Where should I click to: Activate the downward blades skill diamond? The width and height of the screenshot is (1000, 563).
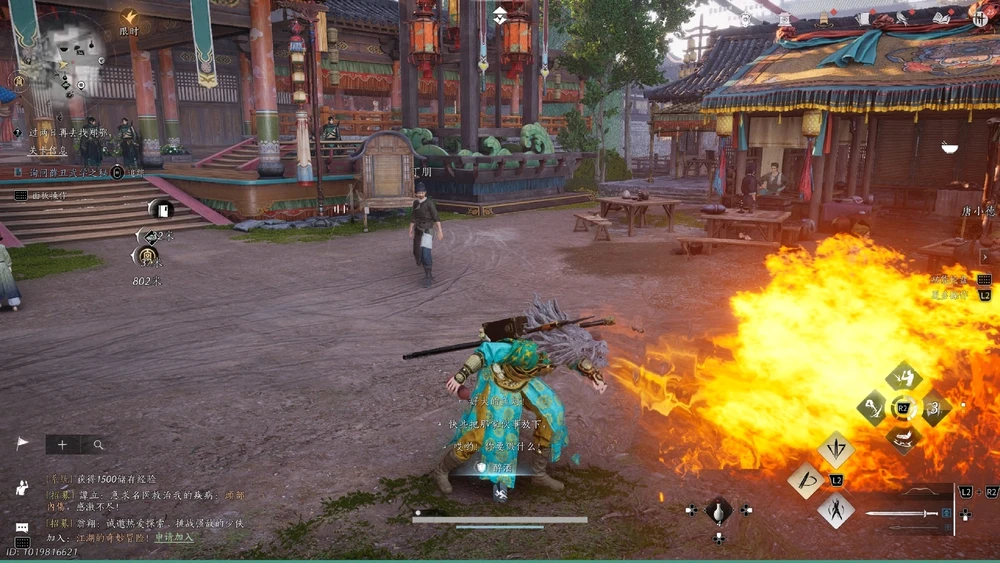[835, 449]
